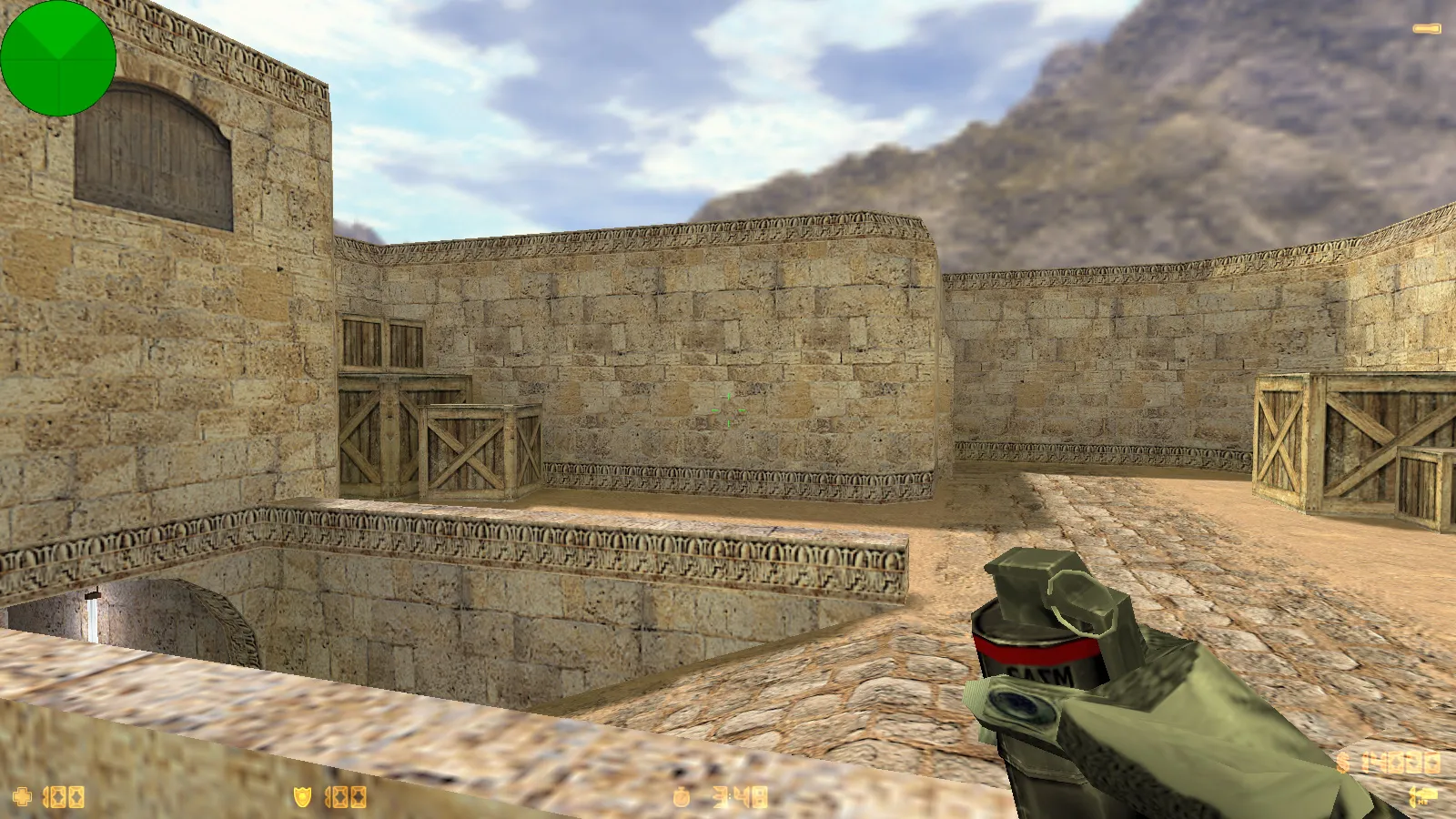
Task: Click the dollar sign money icon
Action: (x=1342, y=763)
